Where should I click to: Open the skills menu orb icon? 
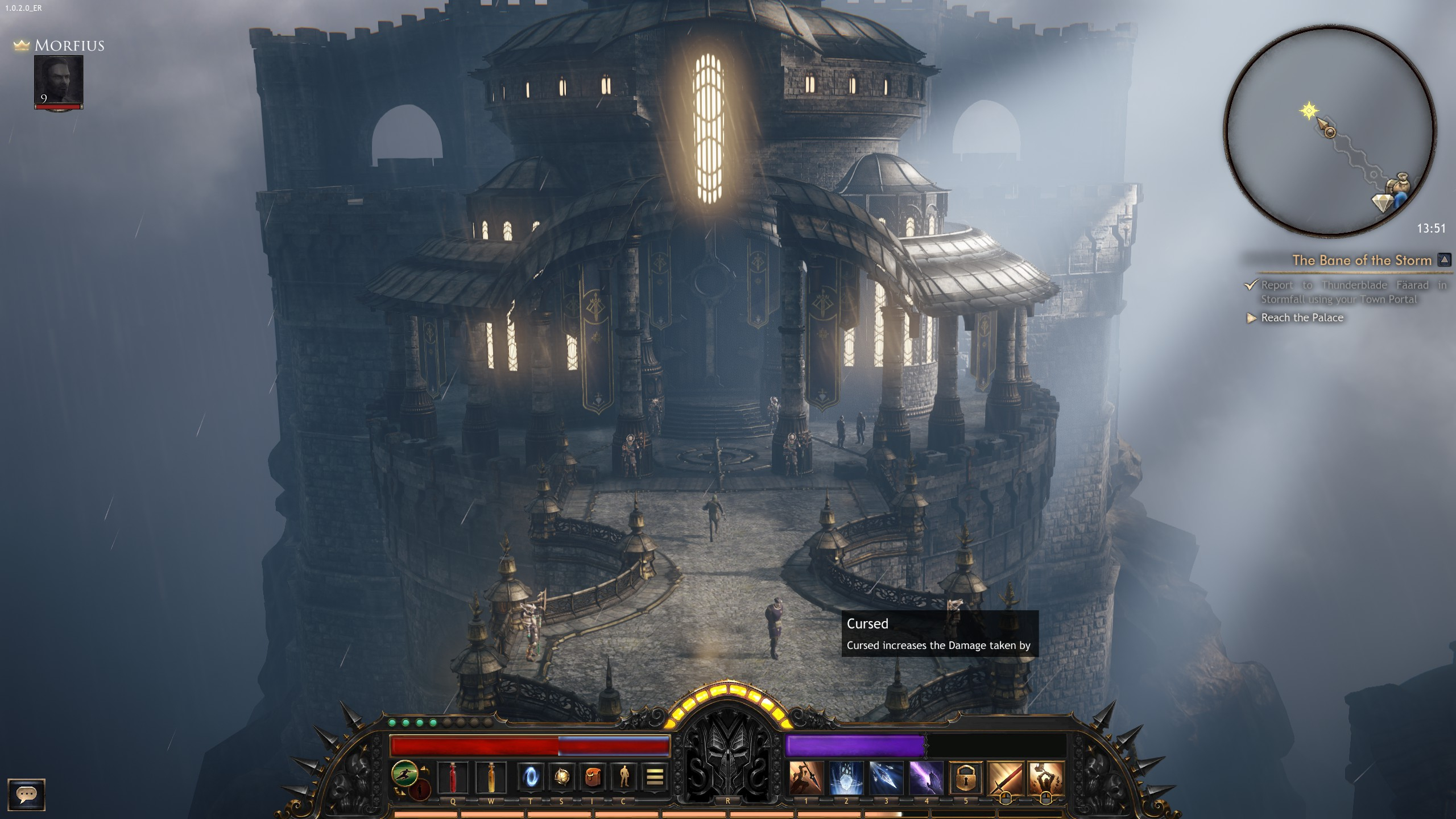tap(562, 777)
